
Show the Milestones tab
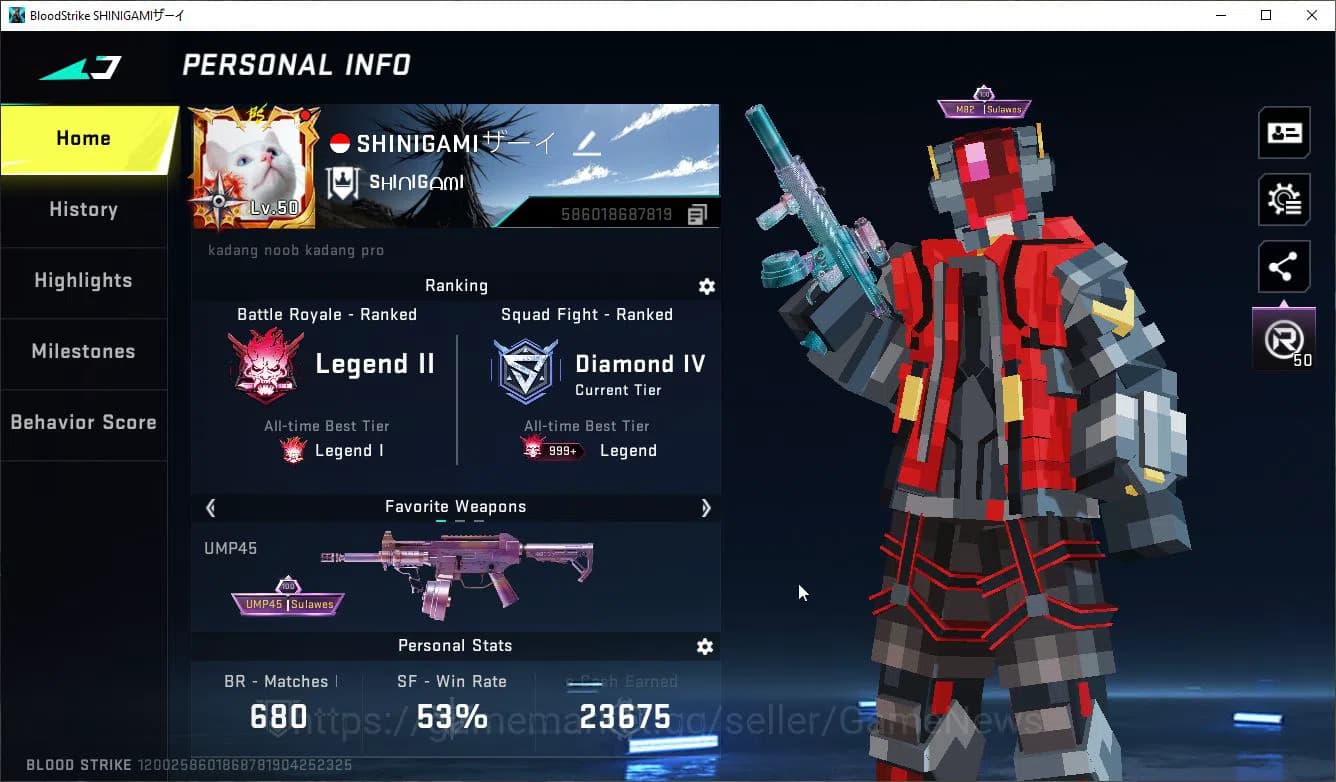[84, 352]
